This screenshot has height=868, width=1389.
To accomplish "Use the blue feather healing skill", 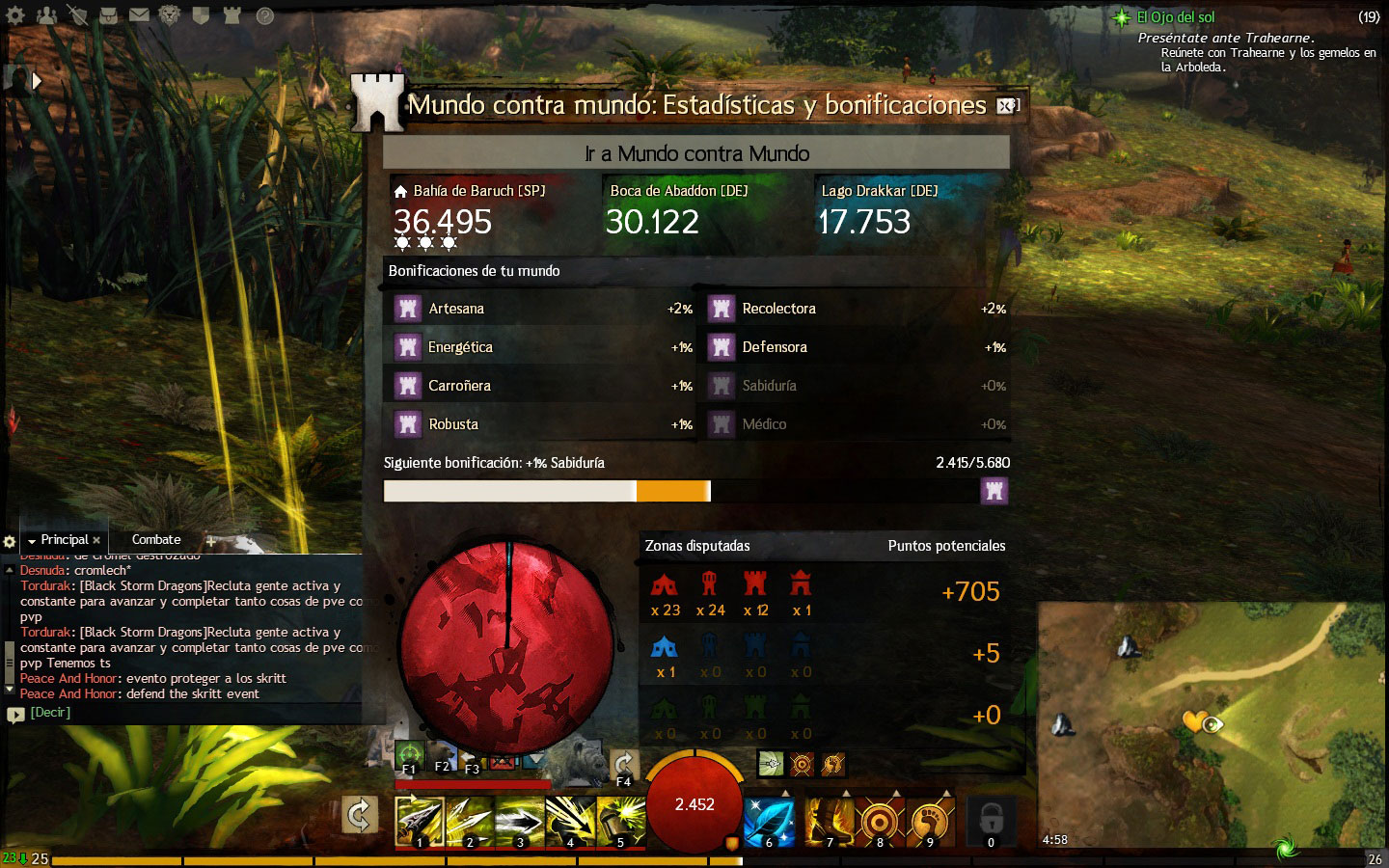I will point(769,822).
